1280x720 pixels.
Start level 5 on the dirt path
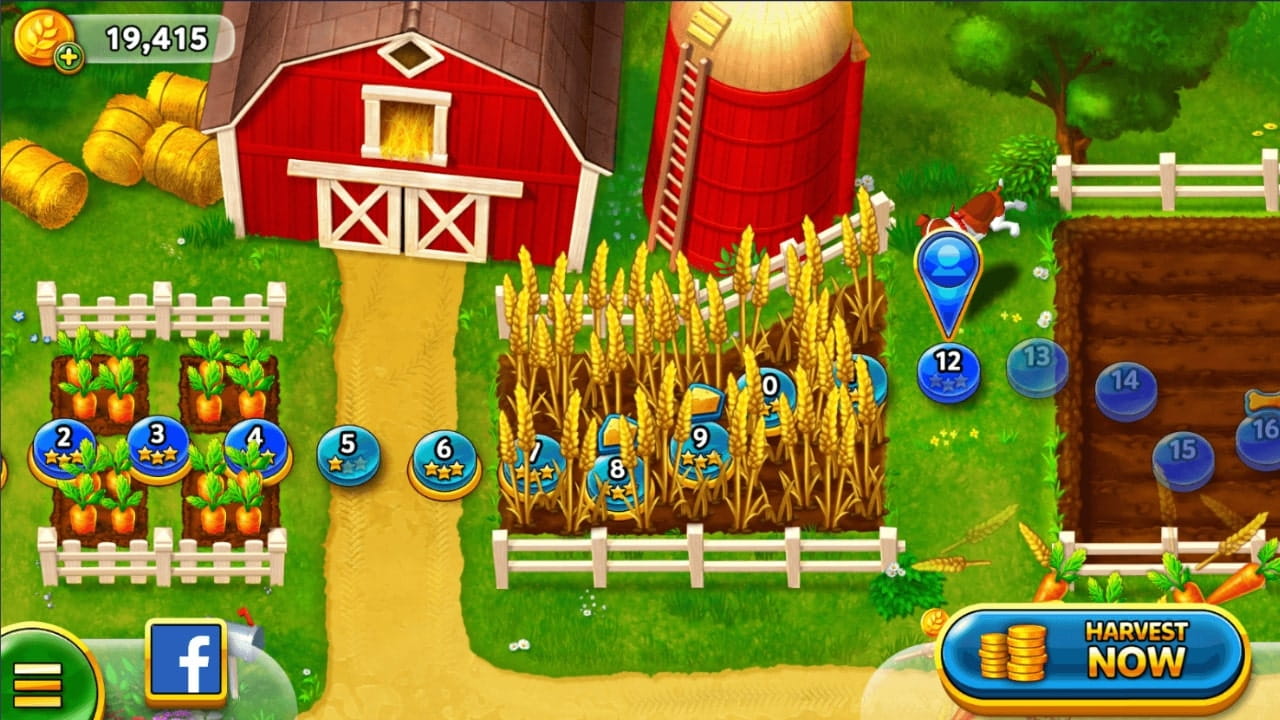pyautogui.click(x=345, y=451)
